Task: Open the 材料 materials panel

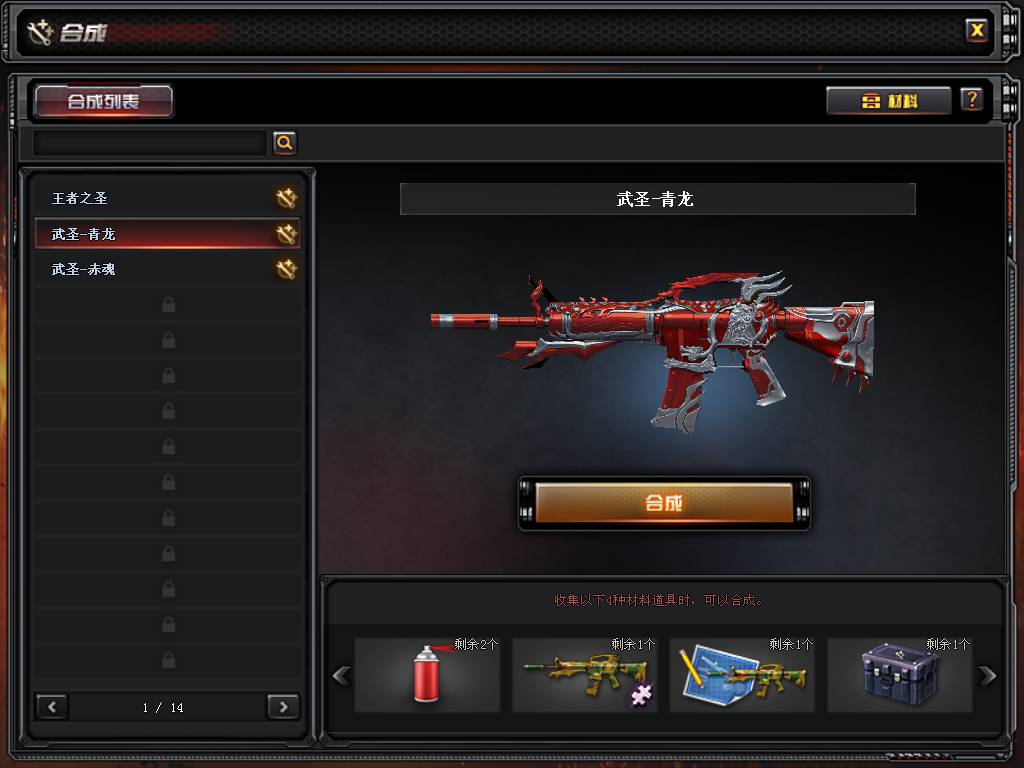Action: coord(888,101)
